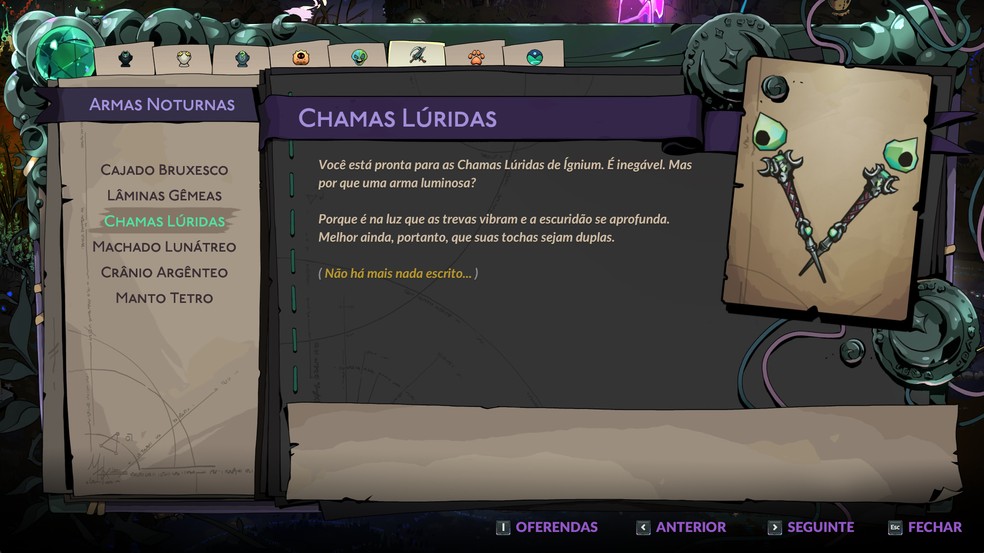Switch to the blue landscape orb tab
The image size is (984, 553).
point(534,57)
